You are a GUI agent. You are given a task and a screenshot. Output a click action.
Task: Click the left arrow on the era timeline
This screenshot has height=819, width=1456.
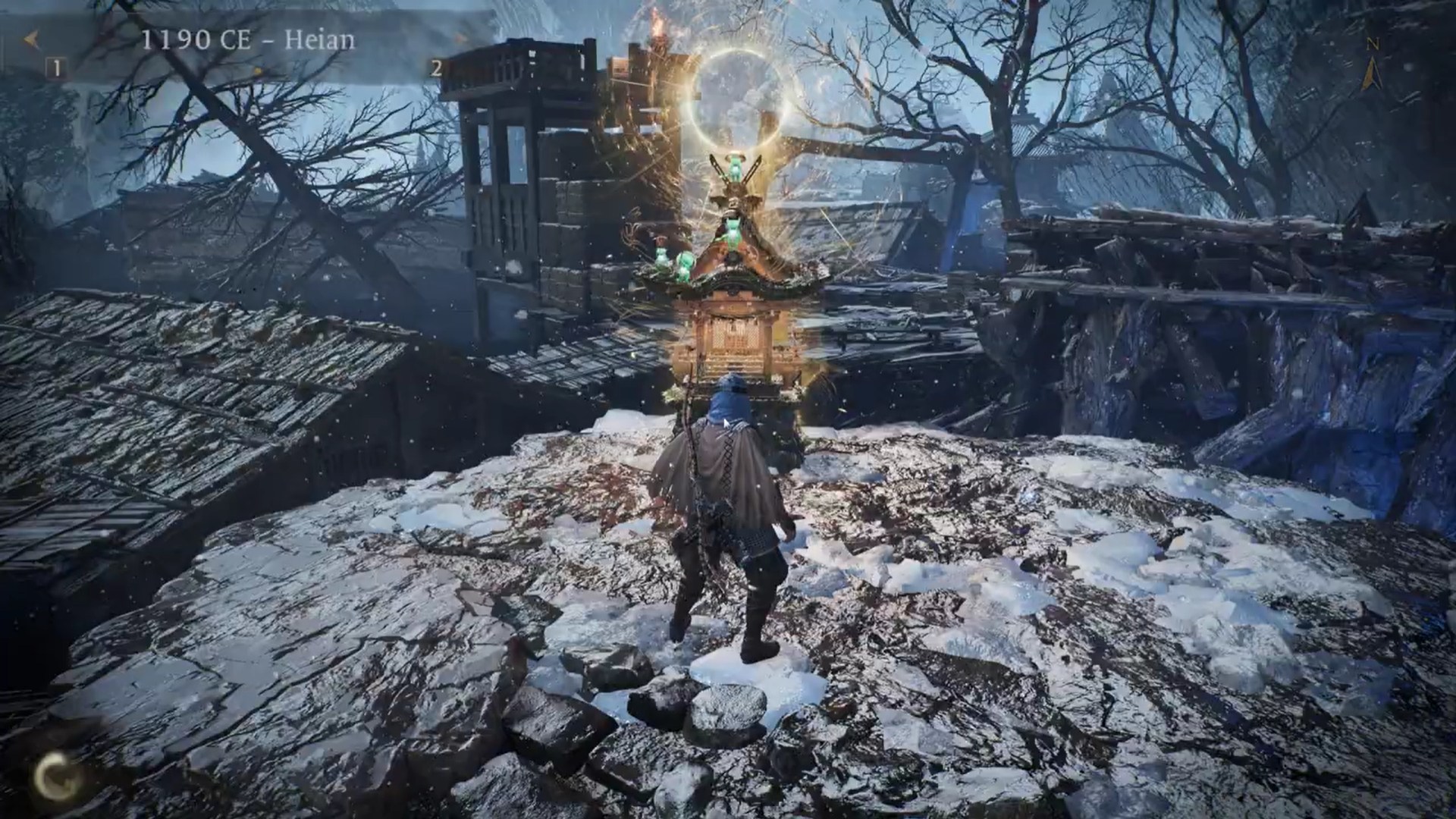click(32, 38)
